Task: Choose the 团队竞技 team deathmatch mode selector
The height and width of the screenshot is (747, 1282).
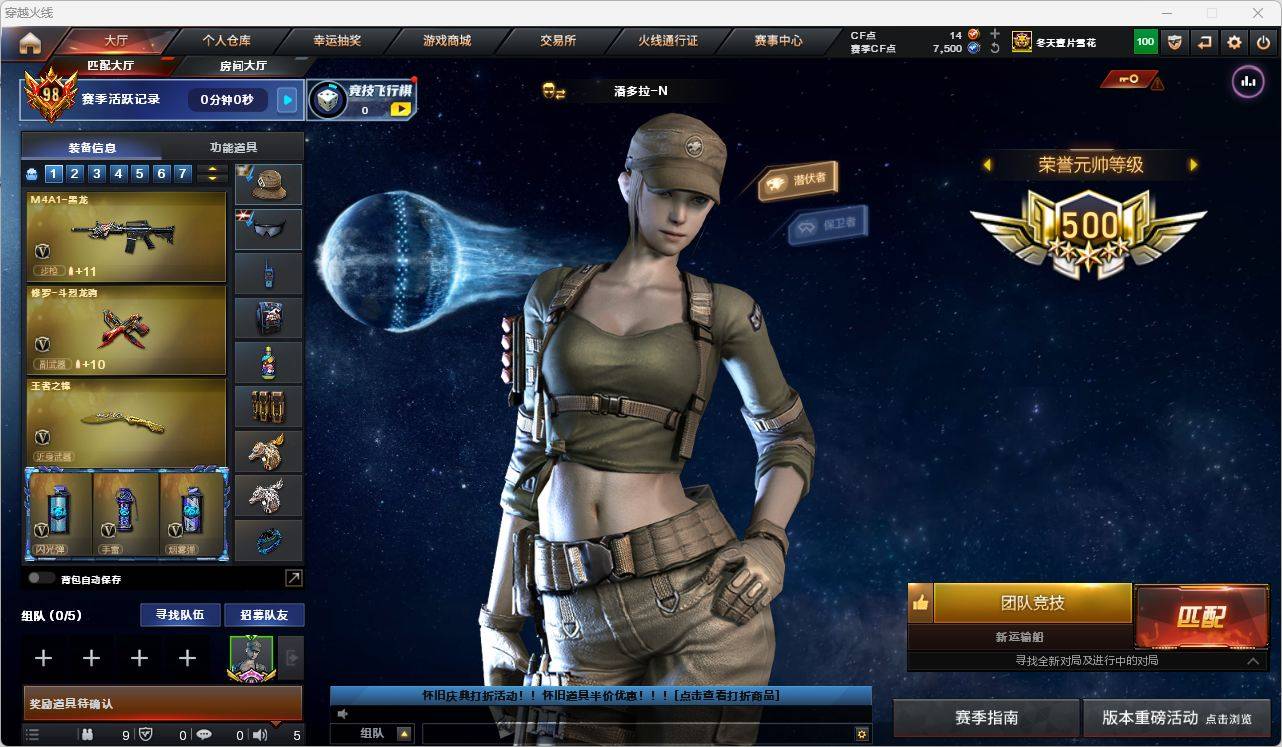Action: (1032, 603)
